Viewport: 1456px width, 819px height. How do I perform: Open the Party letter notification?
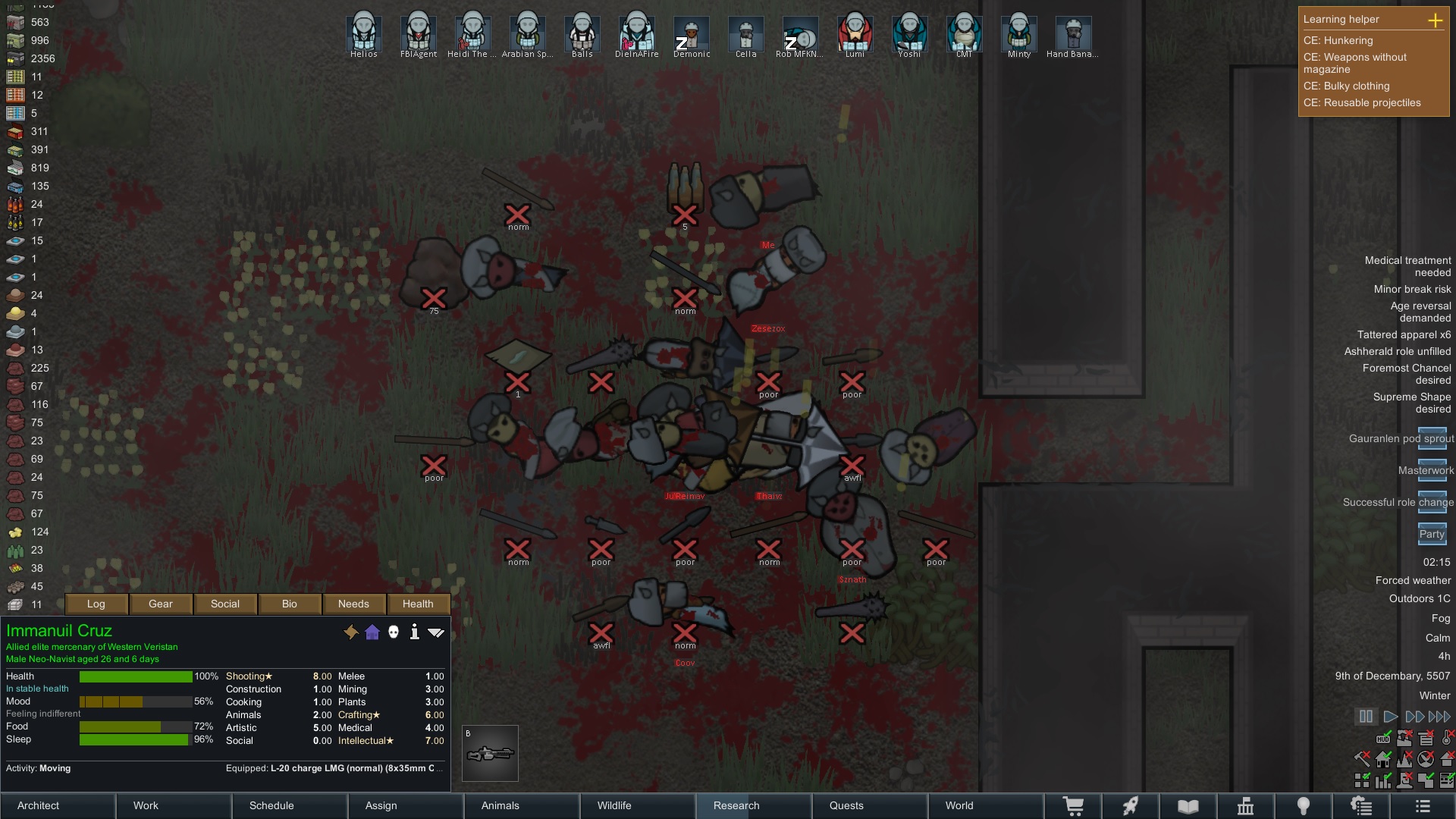[1432, 533]
